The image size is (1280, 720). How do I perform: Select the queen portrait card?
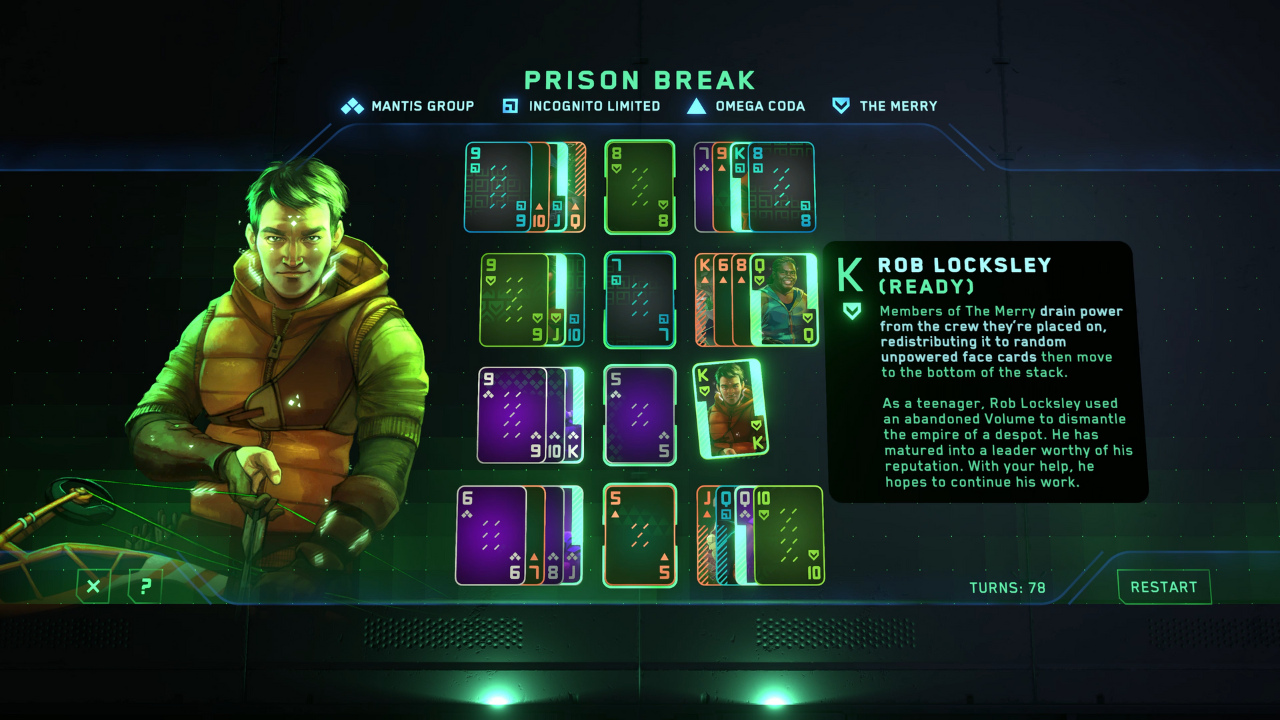coord(783,298)
